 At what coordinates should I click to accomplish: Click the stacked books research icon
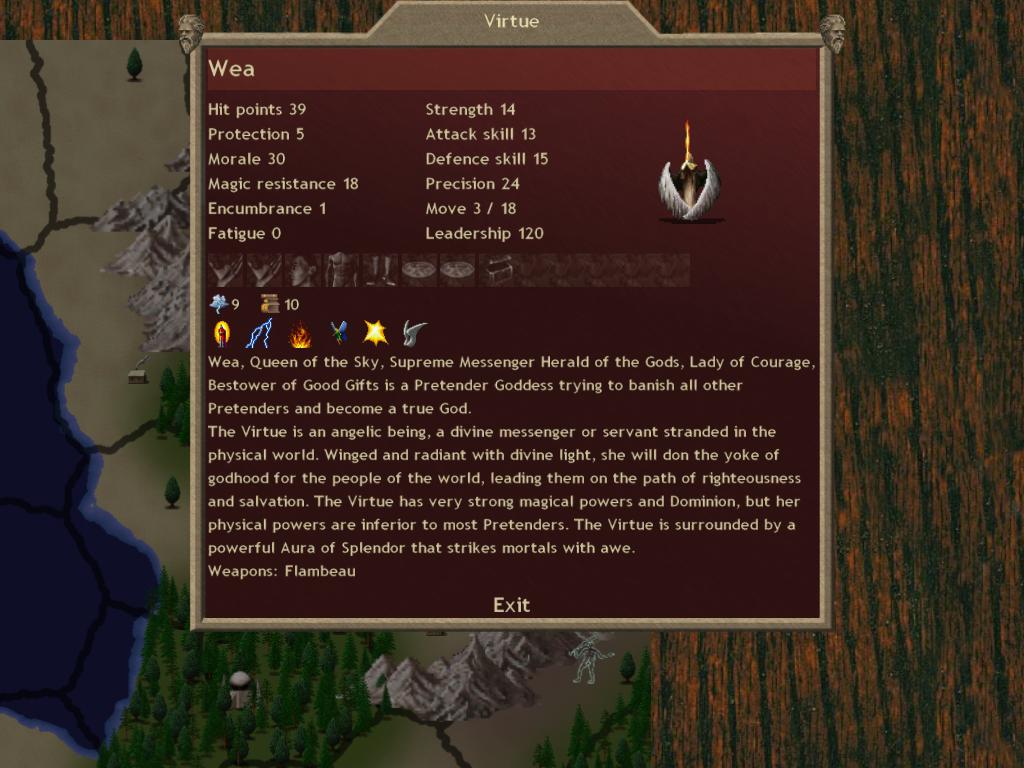click(270, 304)
